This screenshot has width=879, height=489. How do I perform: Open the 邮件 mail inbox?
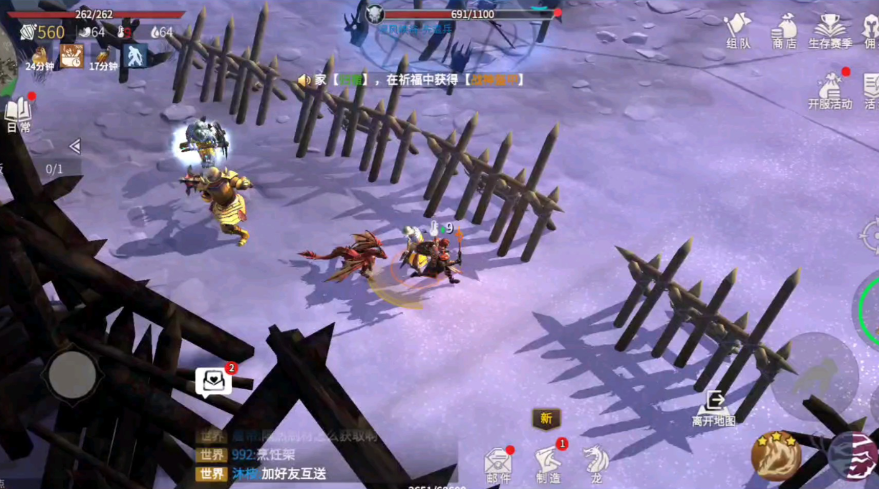[x=497, y=463]
